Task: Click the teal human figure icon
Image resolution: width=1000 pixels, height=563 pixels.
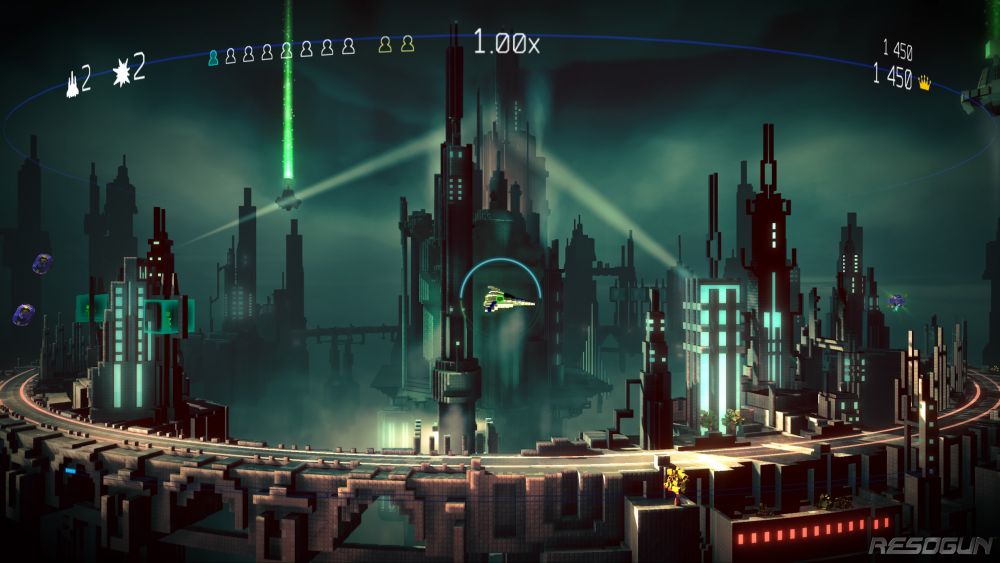Action: [x=213, y=56]
